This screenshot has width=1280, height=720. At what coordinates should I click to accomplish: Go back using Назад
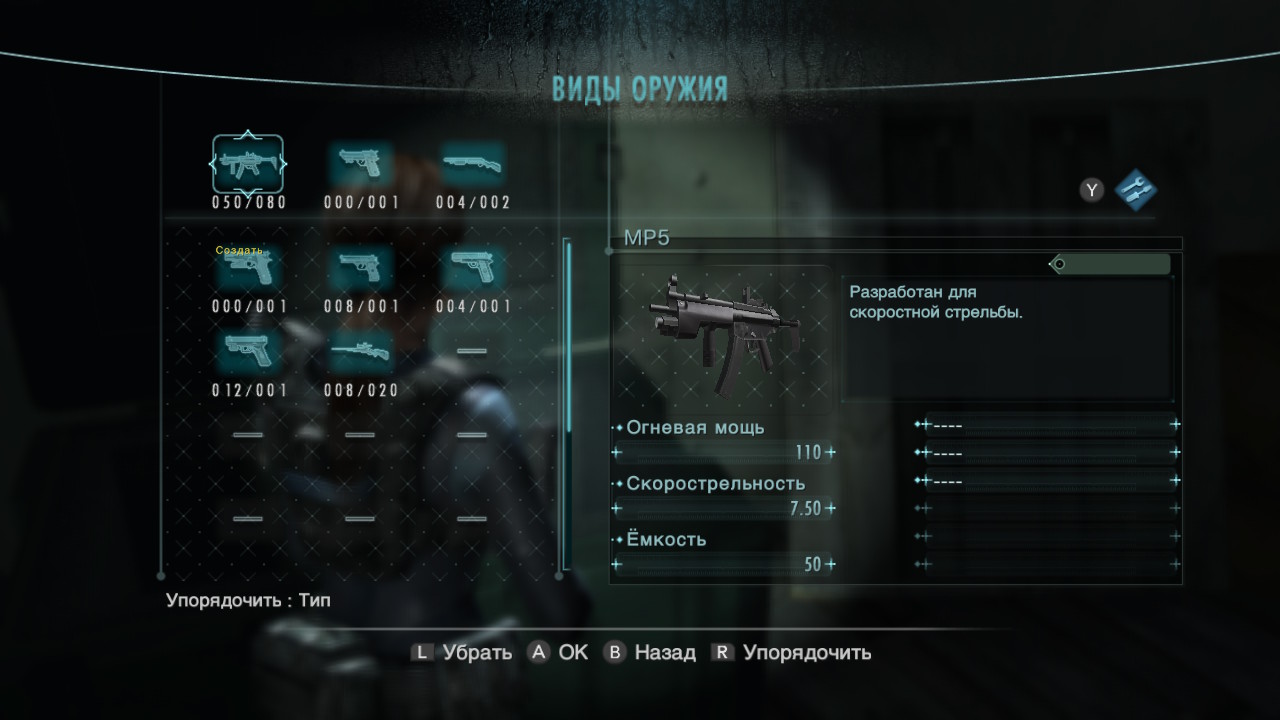tap(650, 653)
